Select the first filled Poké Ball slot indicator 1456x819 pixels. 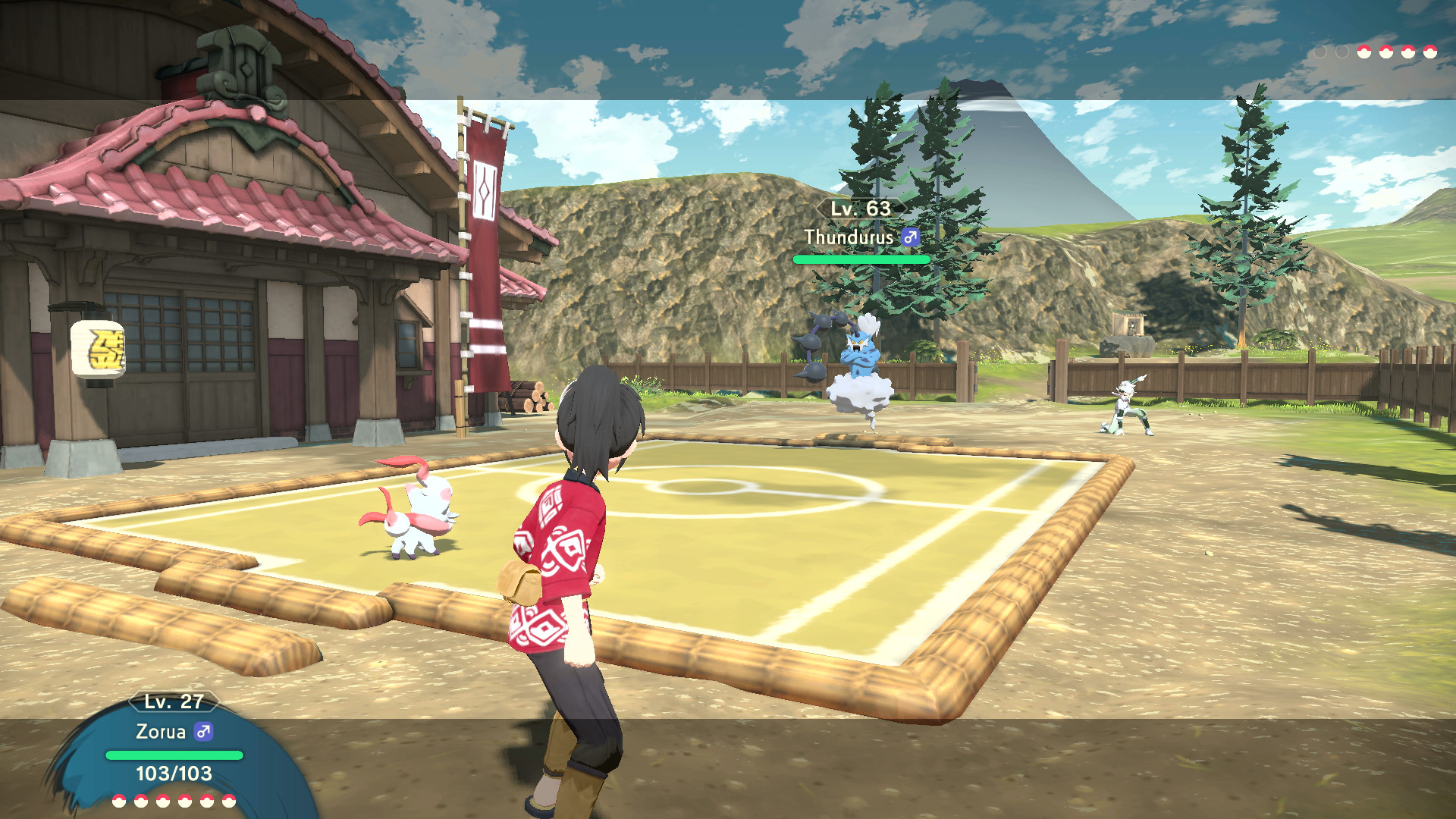tap(1363, 51)
